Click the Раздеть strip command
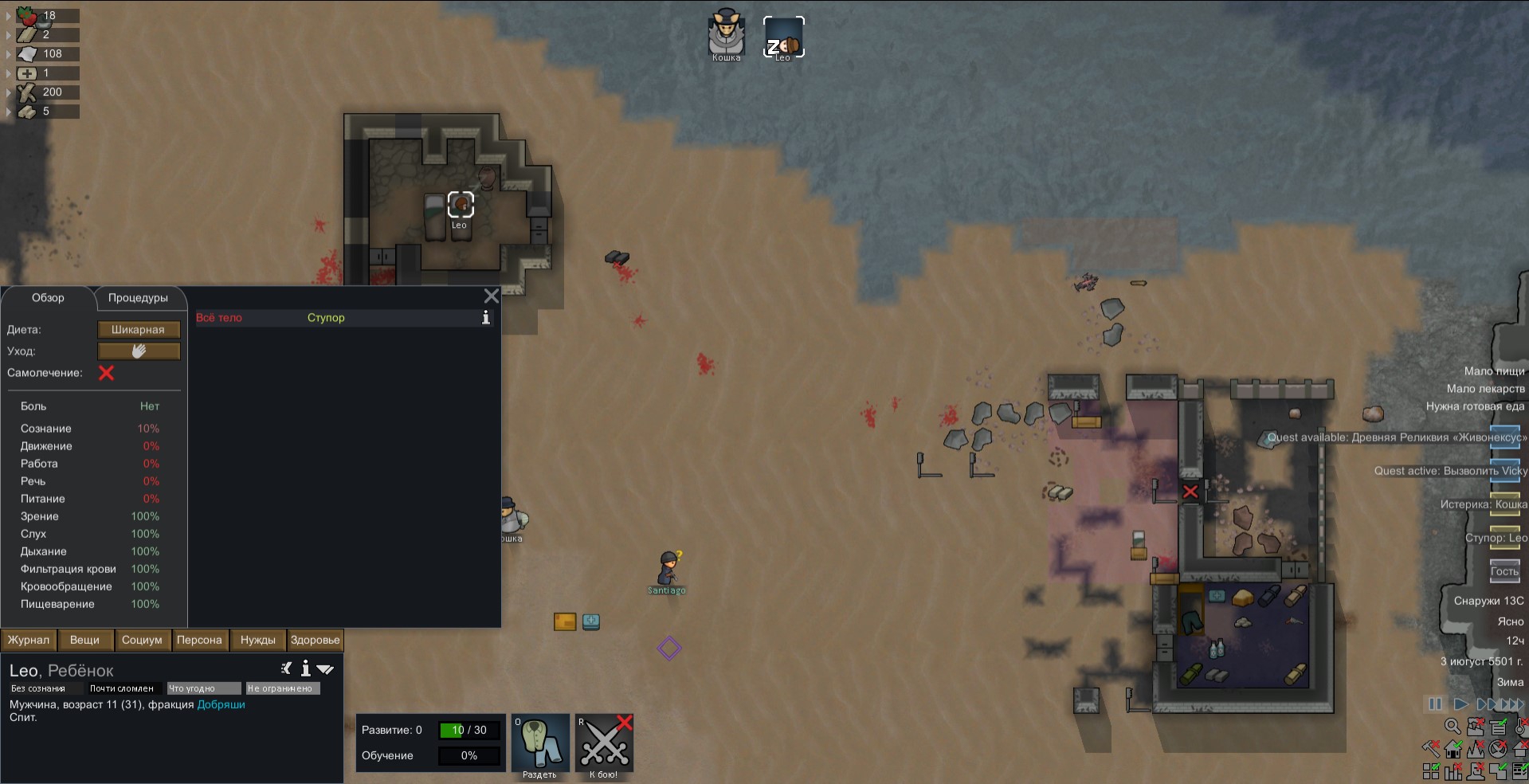1529x784 pixels. [x=539, y=745]
